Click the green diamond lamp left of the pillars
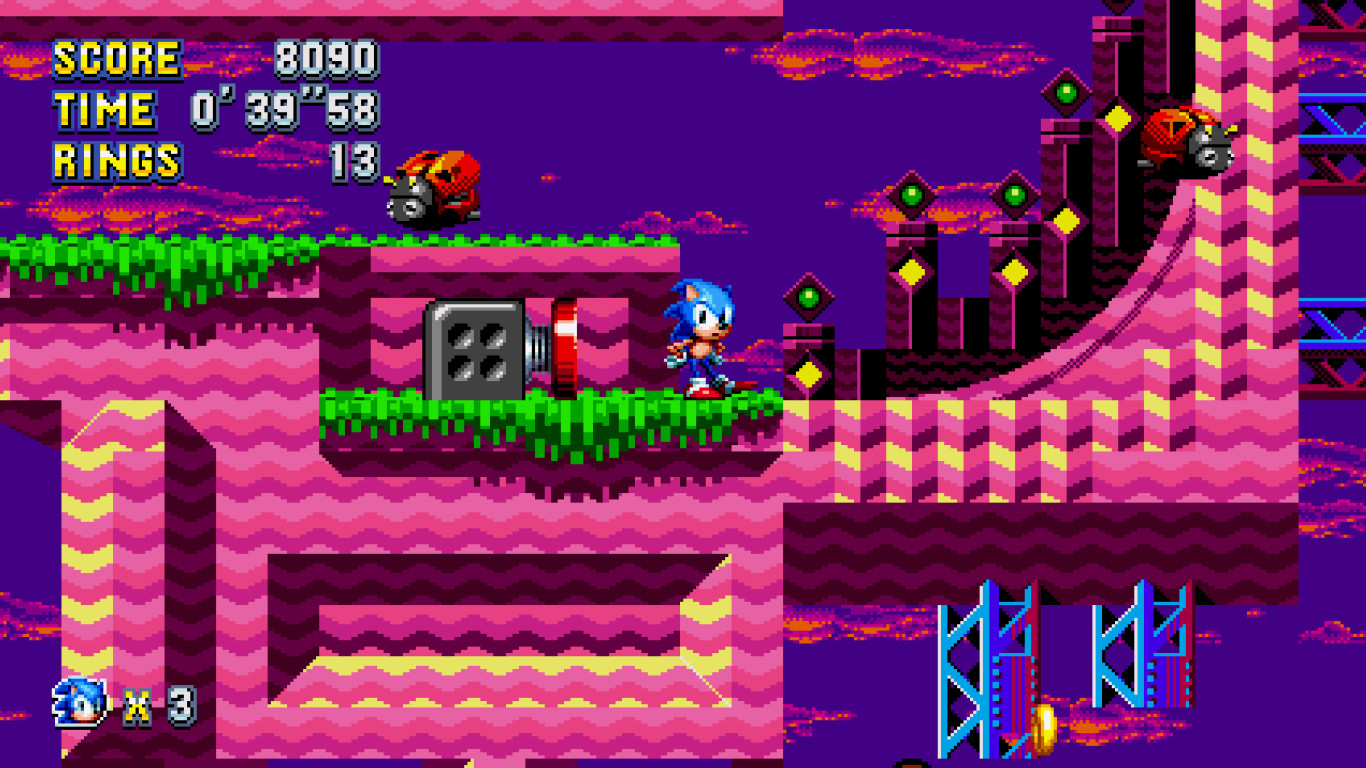The height and width of the screenshot is (768, 1366). [x=807, y=294]
